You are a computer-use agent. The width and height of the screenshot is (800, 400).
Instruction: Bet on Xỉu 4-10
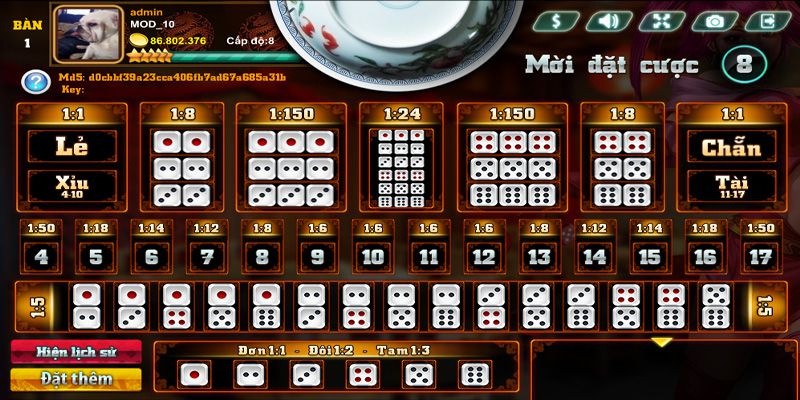[x=71, y=186]
